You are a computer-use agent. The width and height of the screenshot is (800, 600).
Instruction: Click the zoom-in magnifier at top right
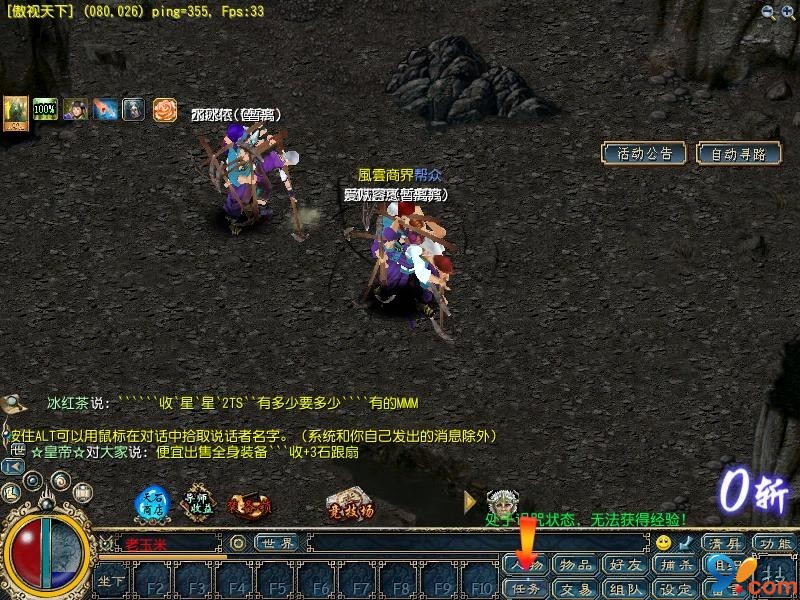[768, 12]
